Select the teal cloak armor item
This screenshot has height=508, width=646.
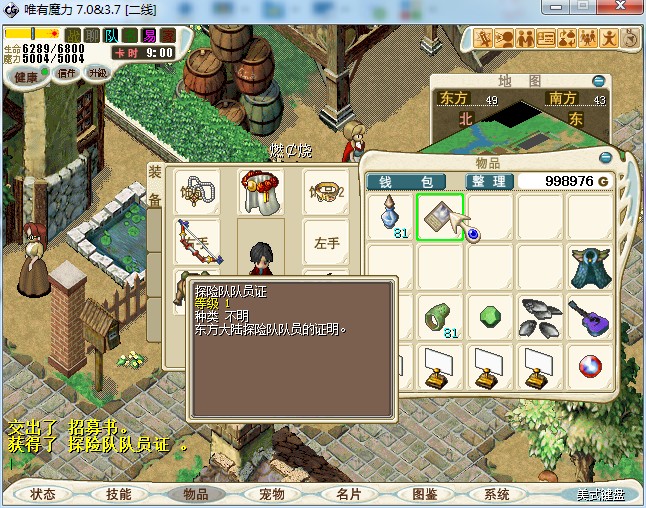point(589,266)
